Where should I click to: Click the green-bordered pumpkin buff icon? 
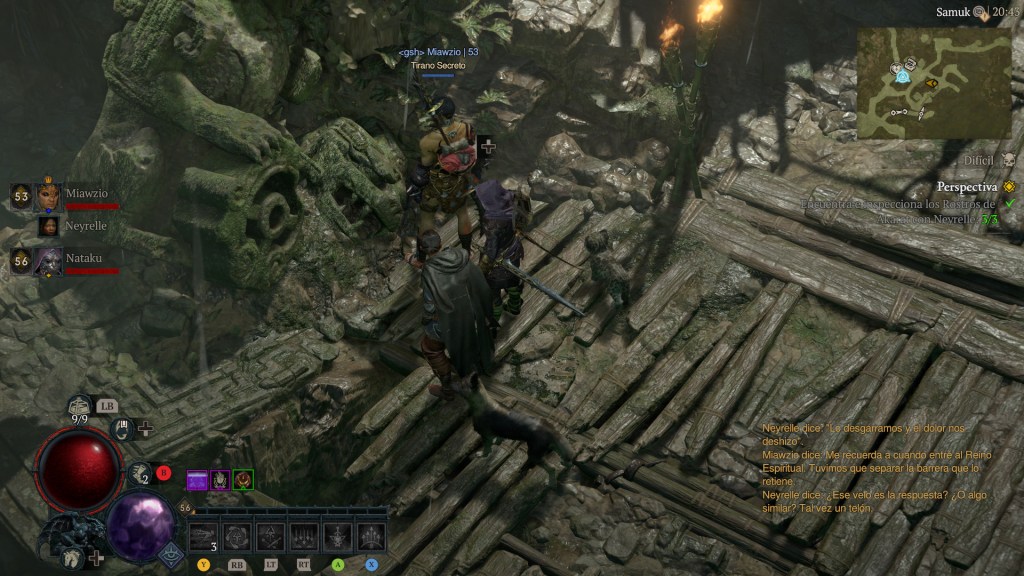243,480
